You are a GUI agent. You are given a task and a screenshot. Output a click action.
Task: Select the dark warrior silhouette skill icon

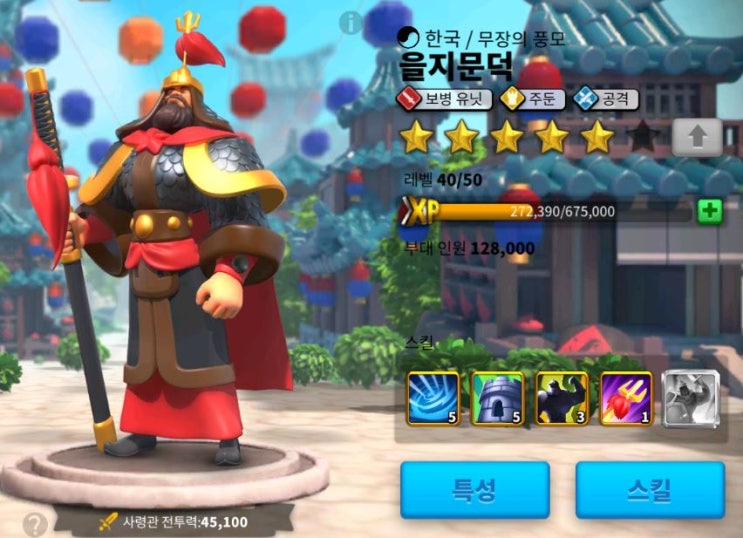[561, 397]
